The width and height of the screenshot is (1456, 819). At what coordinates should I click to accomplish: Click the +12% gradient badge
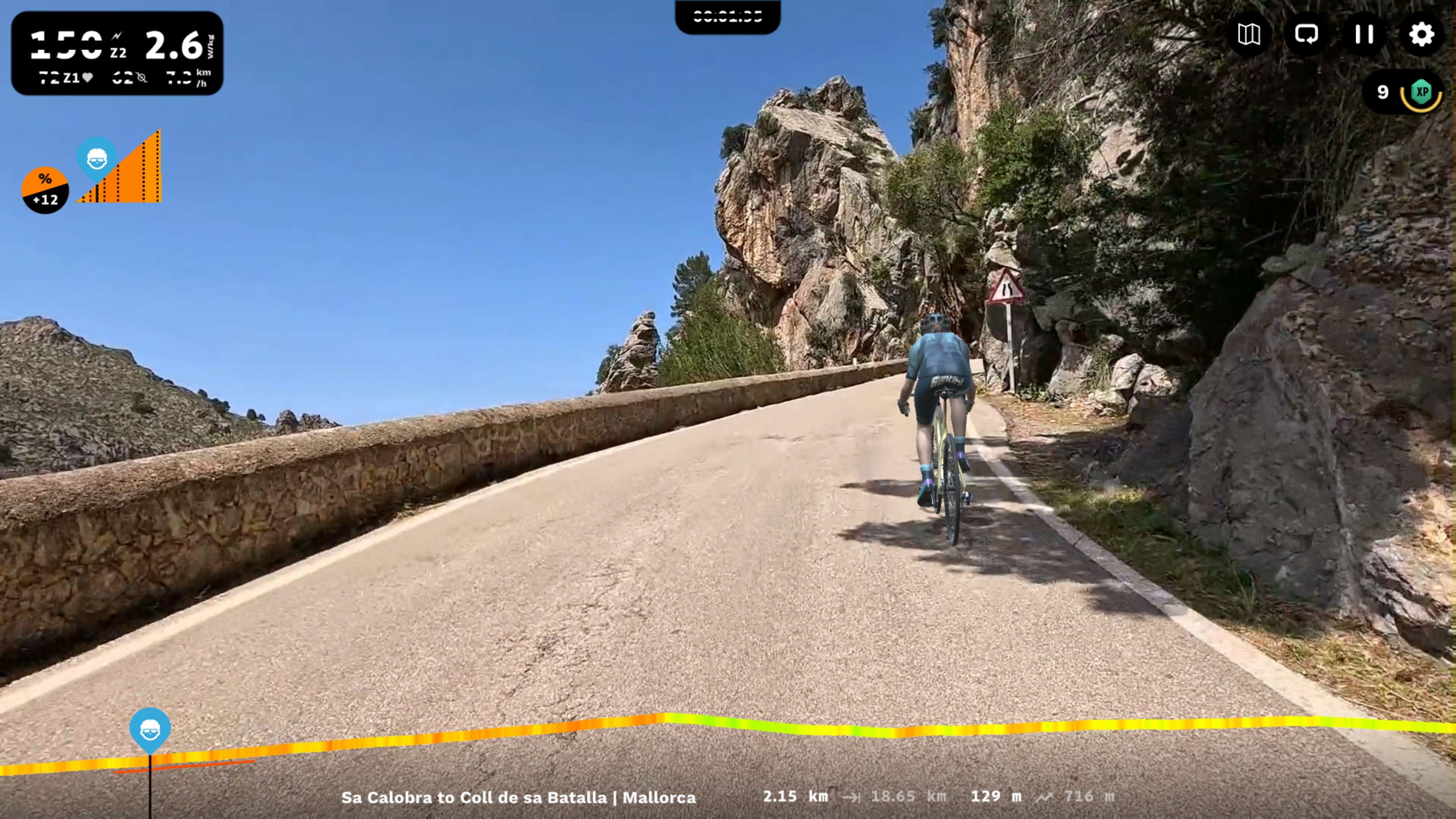coord(45,191)
